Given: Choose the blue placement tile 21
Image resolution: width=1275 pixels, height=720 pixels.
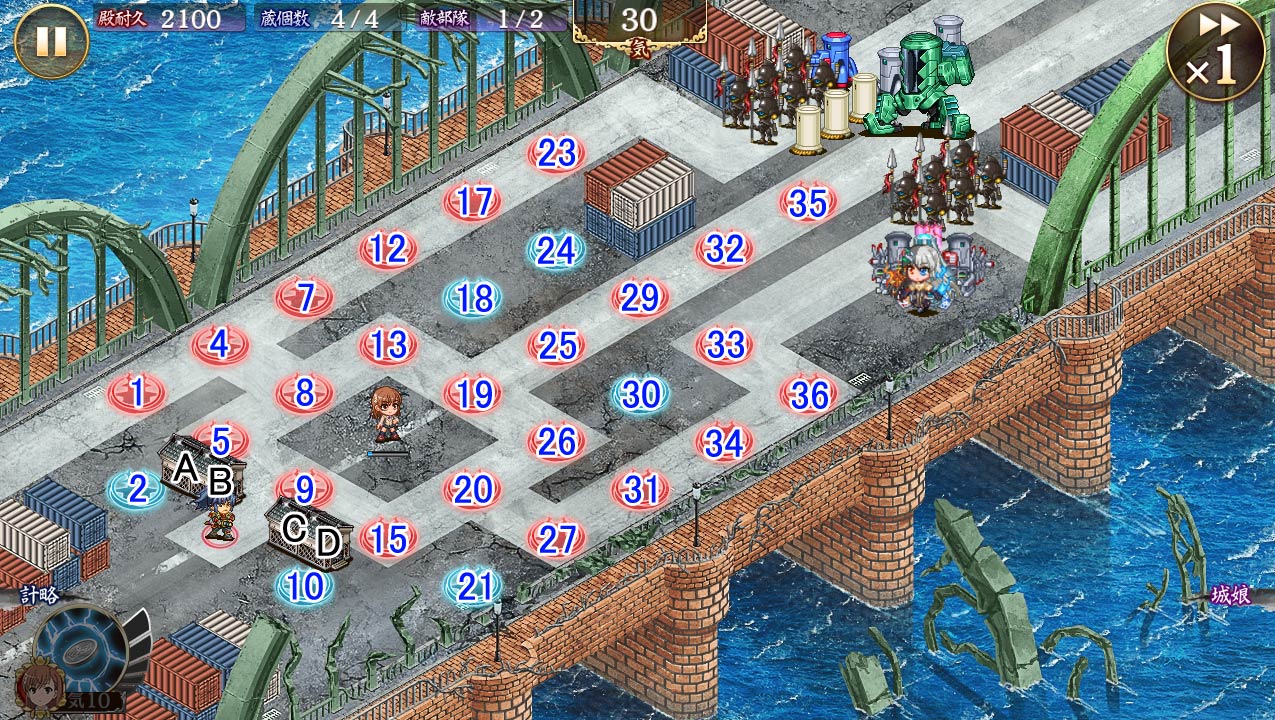Looking at the screenshot, I should (x=473, y=587).
